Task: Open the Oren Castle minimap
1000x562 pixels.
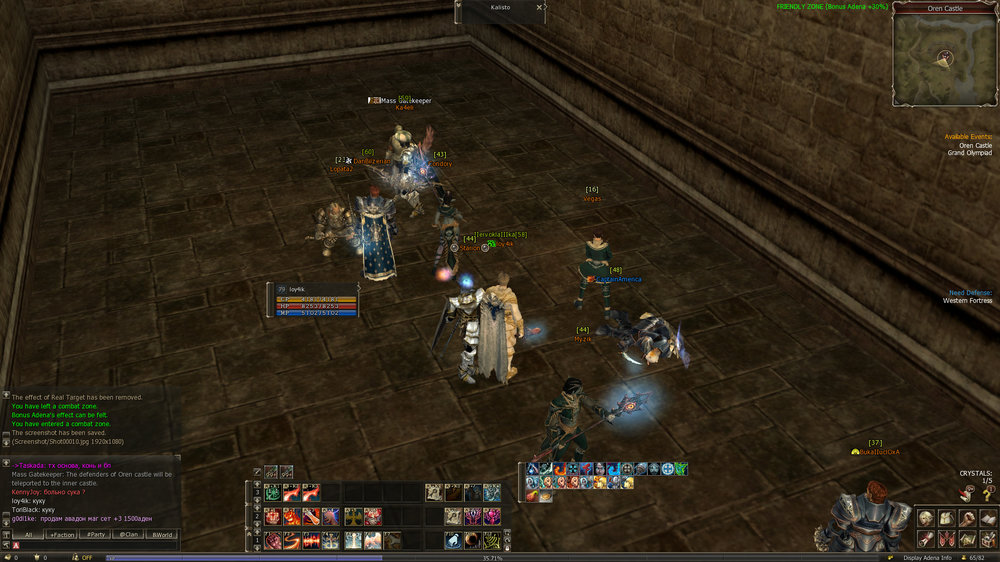Action: (x=944, y=59)
